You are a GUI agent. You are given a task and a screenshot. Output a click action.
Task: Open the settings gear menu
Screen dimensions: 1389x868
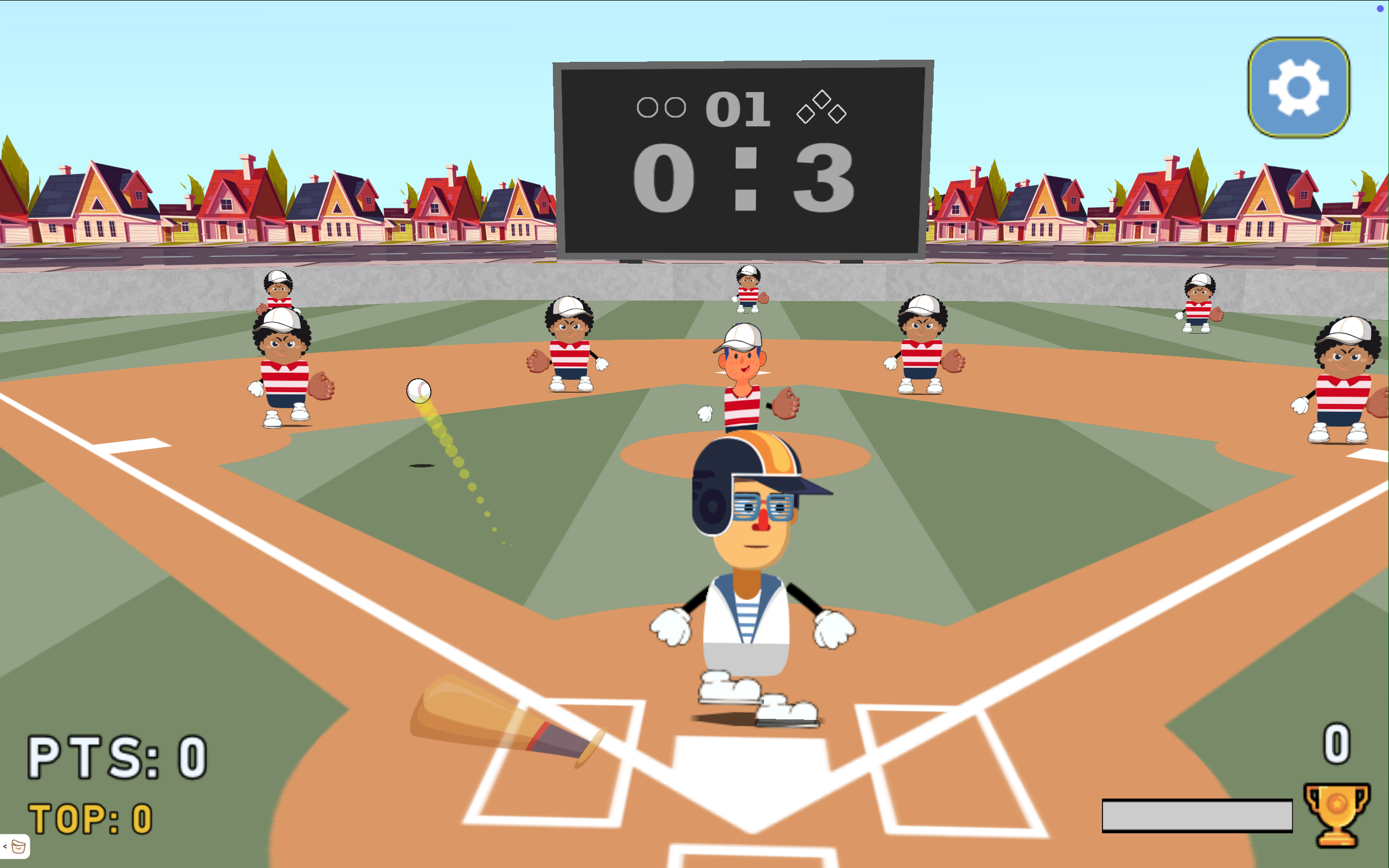(1300, 88)
